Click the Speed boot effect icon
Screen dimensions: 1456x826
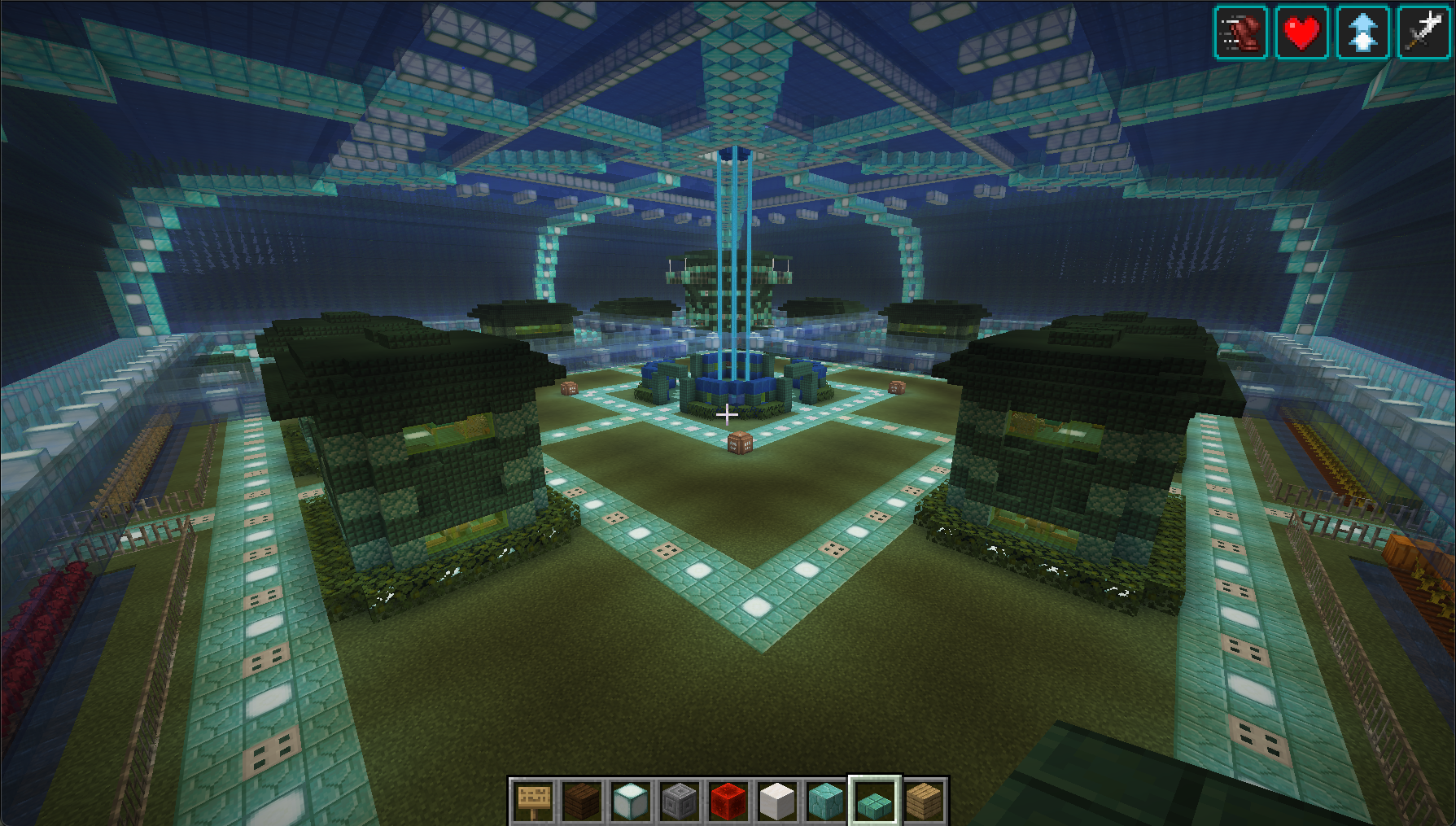1241,33
